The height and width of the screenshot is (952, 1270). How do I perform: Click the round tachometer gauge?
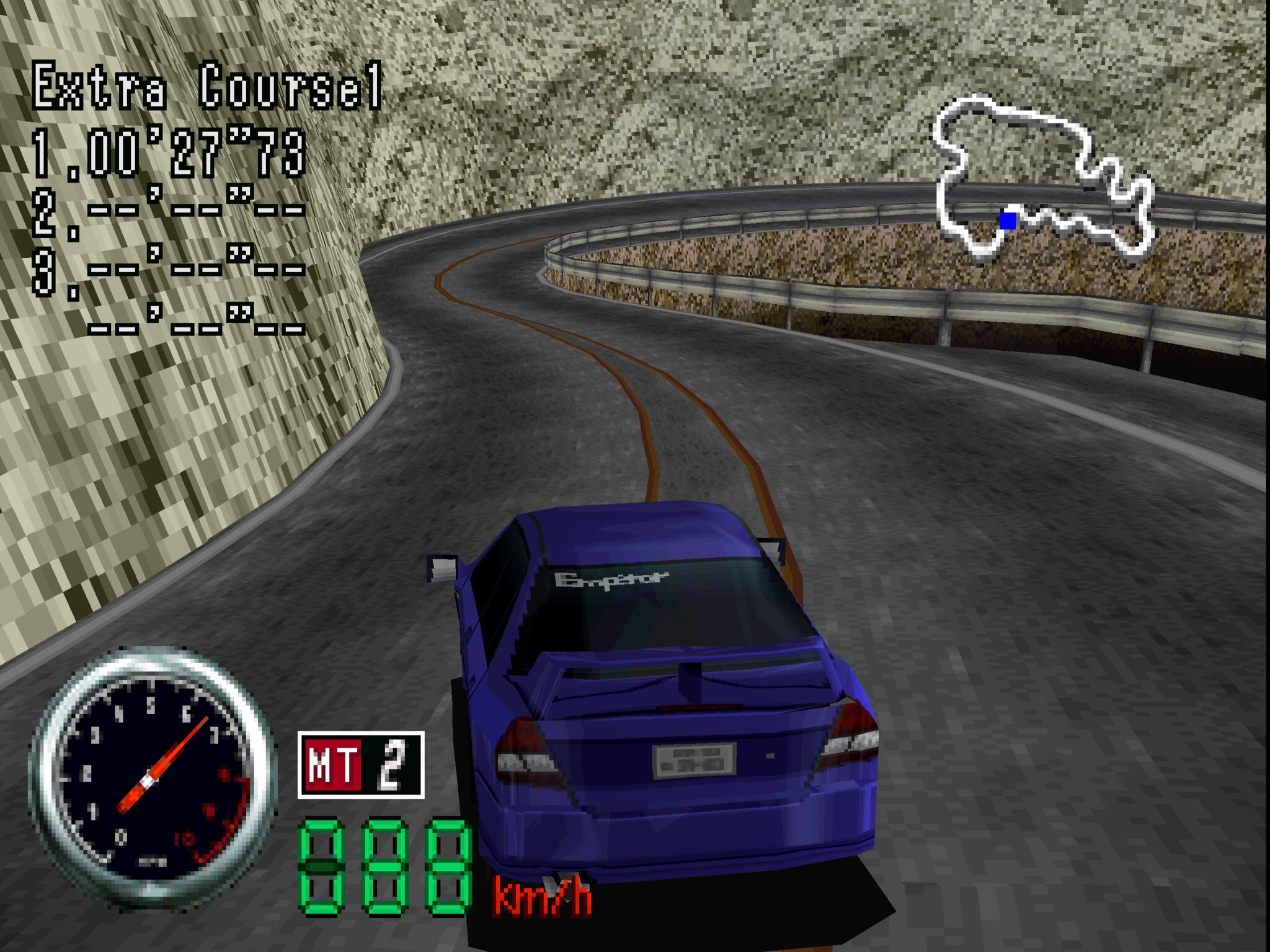click(x=152, y=778)
